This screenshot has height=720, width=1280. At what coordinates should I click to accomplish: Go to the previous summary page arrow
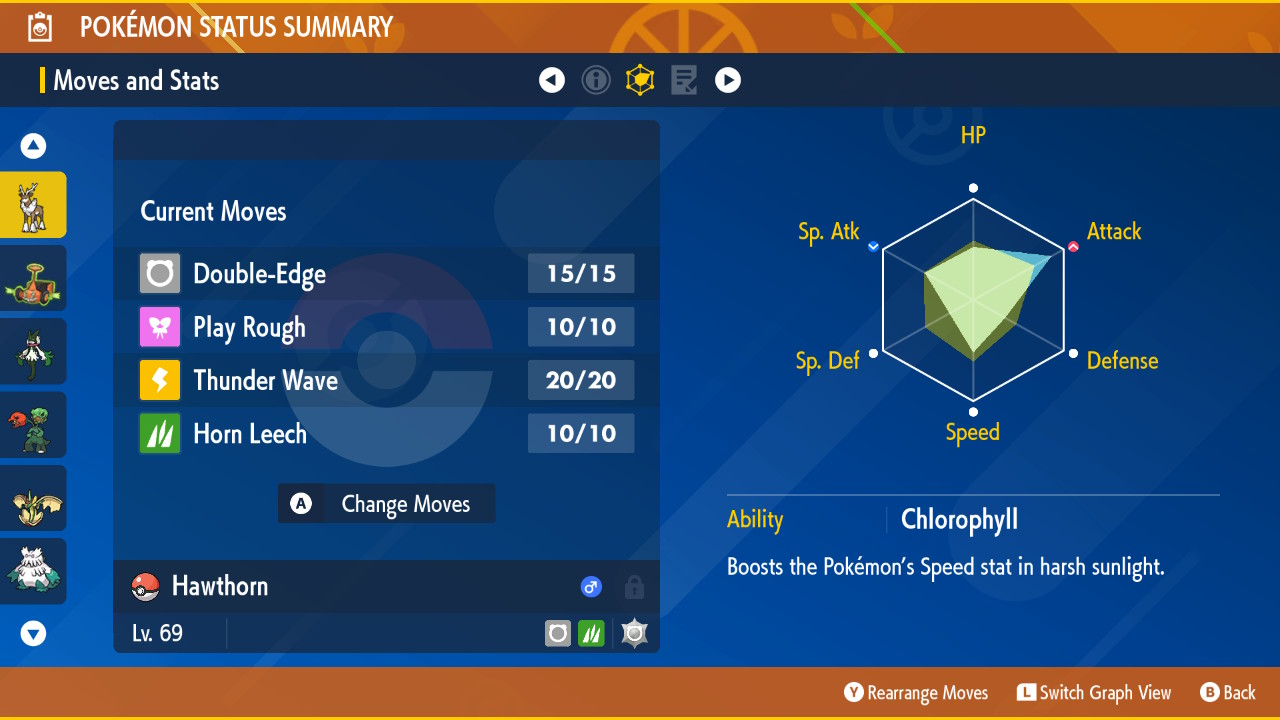(x=552, y=80)
